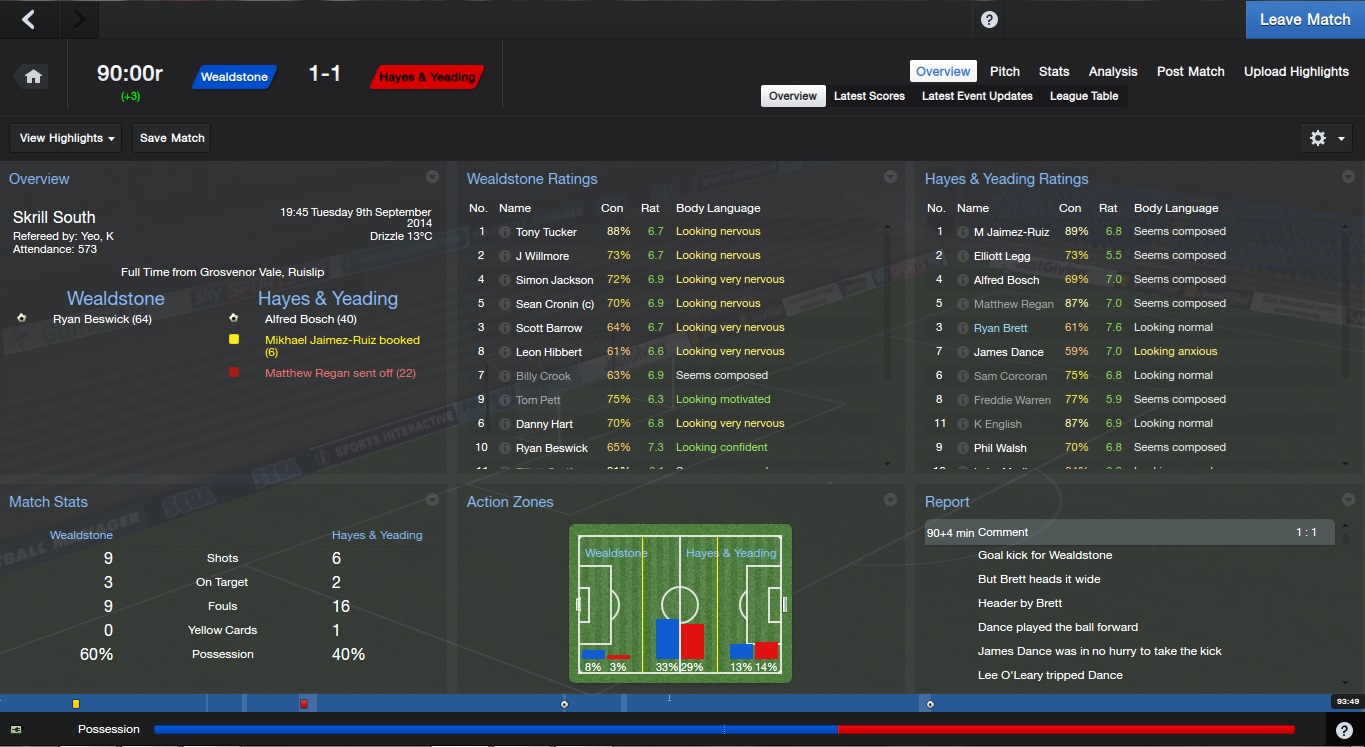This screenshot has height=747, width=1365.
Task: Open the home screen icon
Action: click(x=33, y=77)
